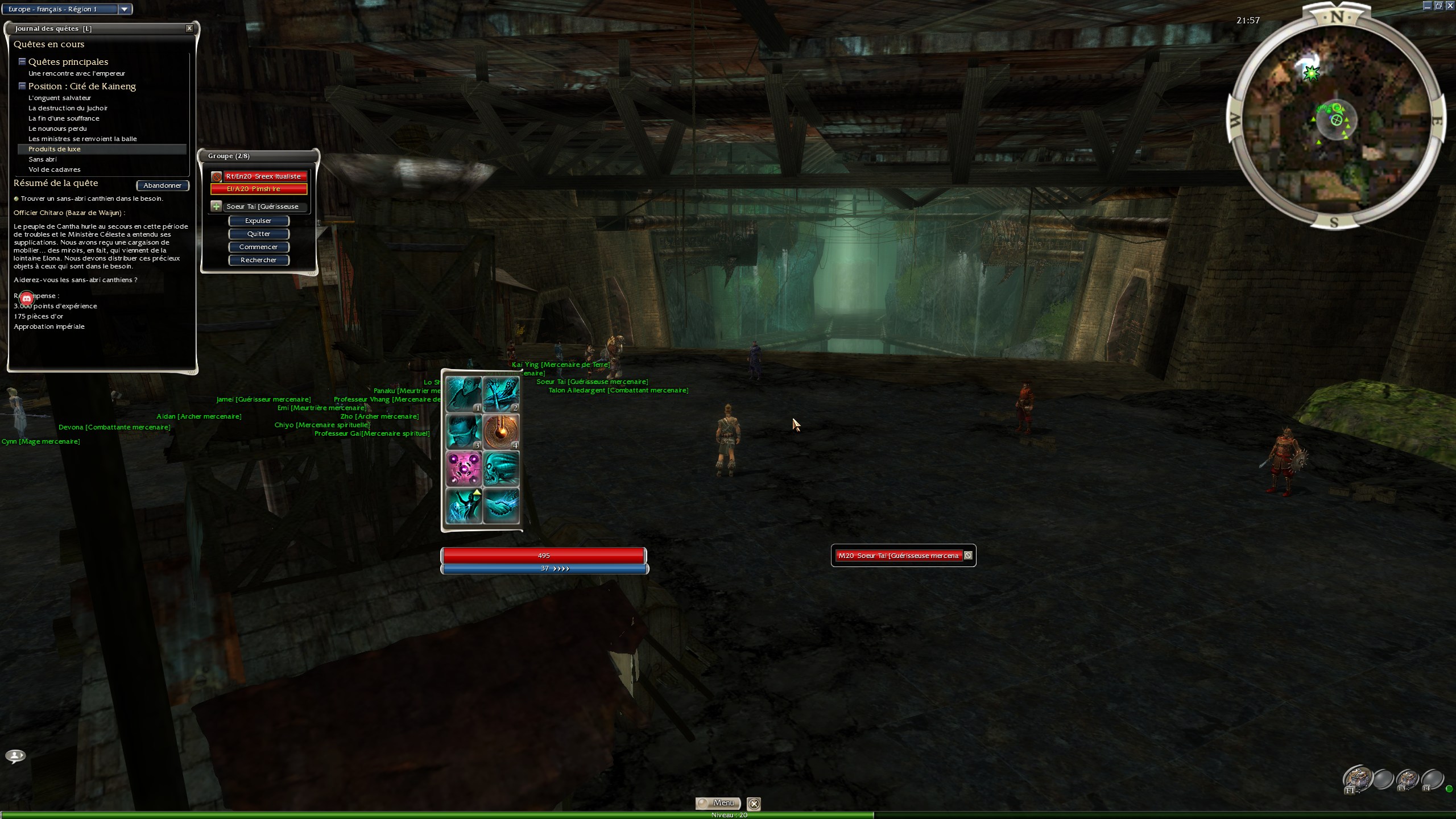Collapse the 'Quêtes principales' section
Image resolution: width=1456 pixels, height=819 pixels.
click(22, 61)
